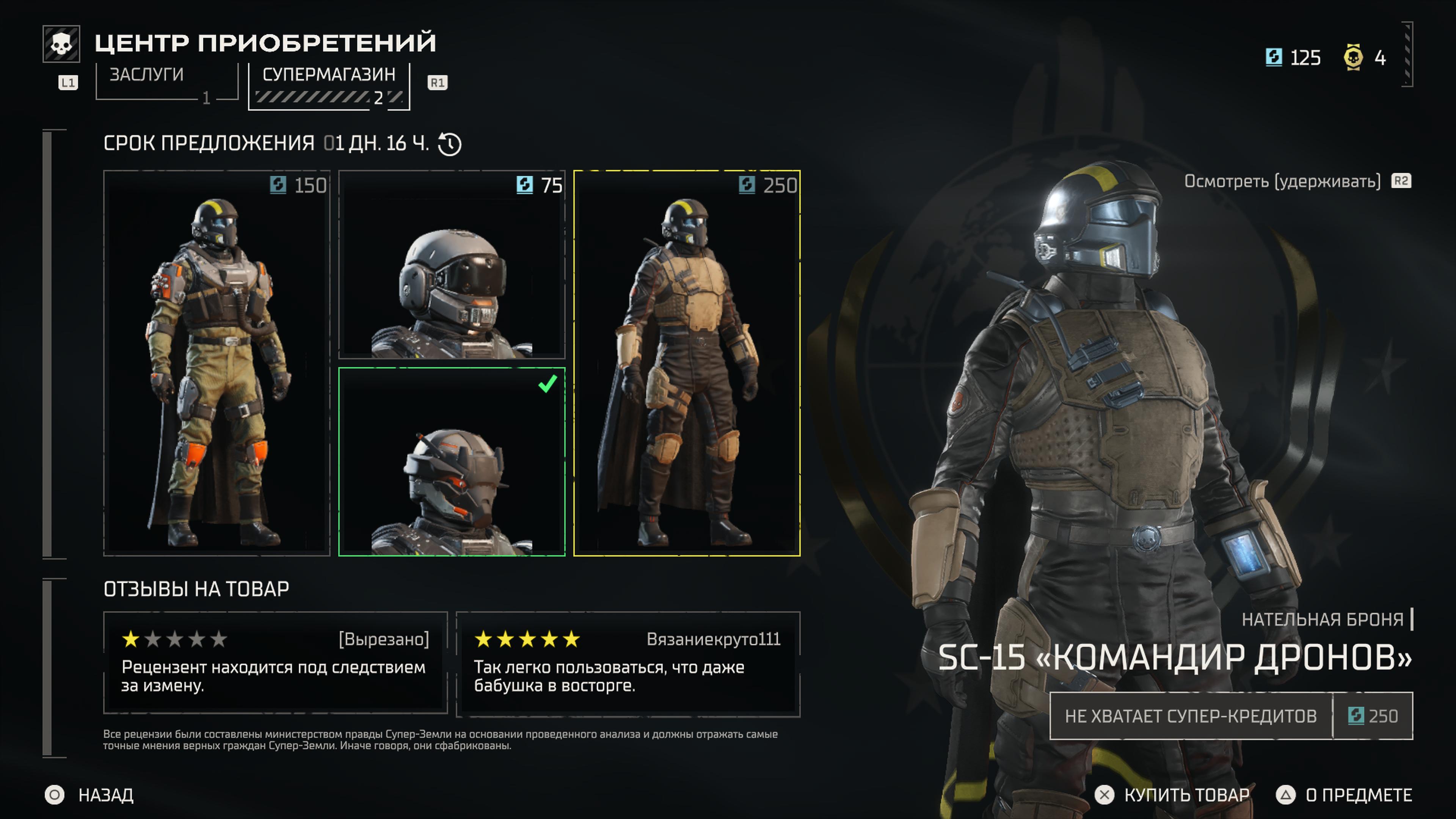1456x819 pixels.
Task: Open the owned helmet with green checkmark
Action: 452,462
